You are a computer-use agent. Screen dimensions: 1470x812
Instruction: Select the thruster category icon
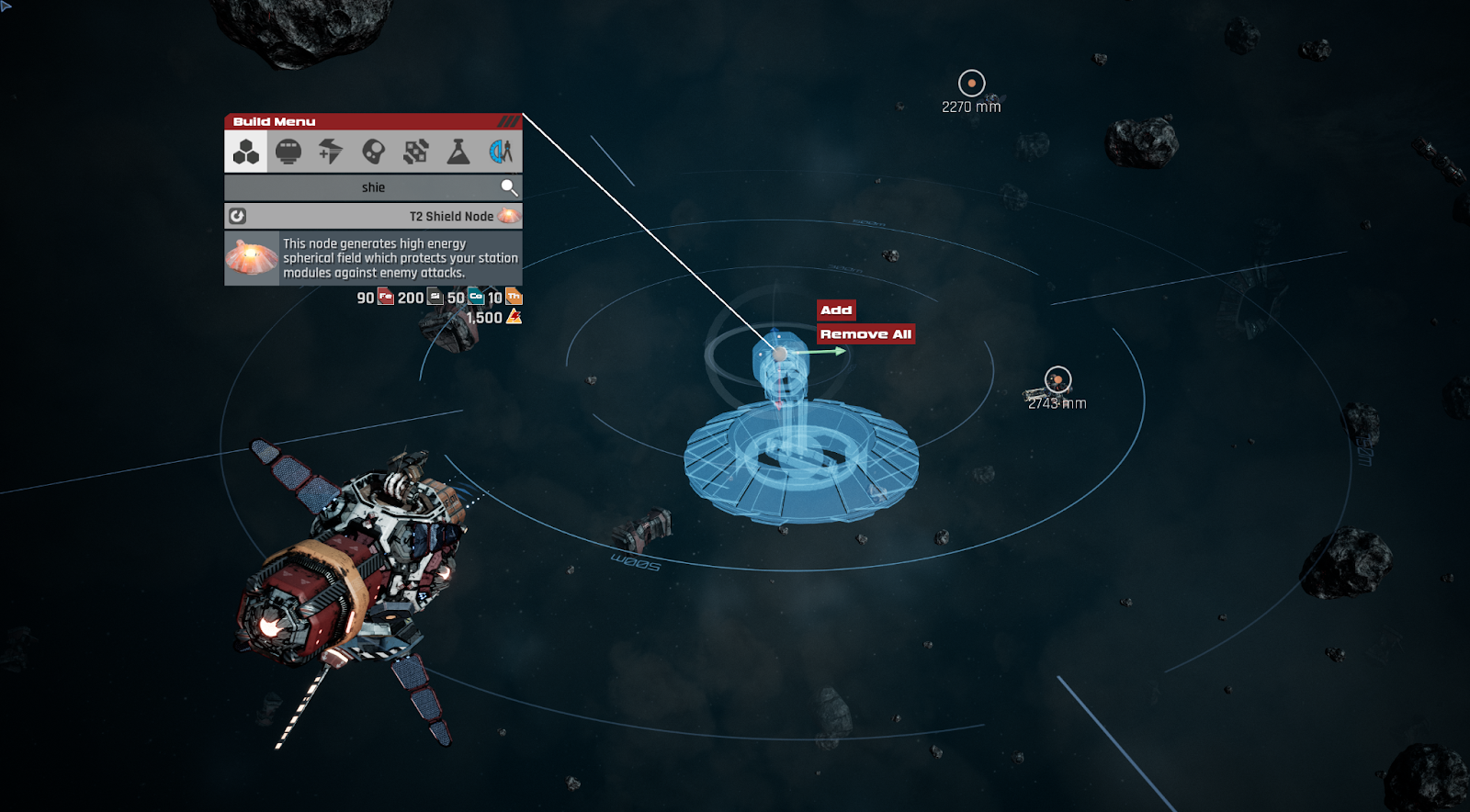(331, 152)
